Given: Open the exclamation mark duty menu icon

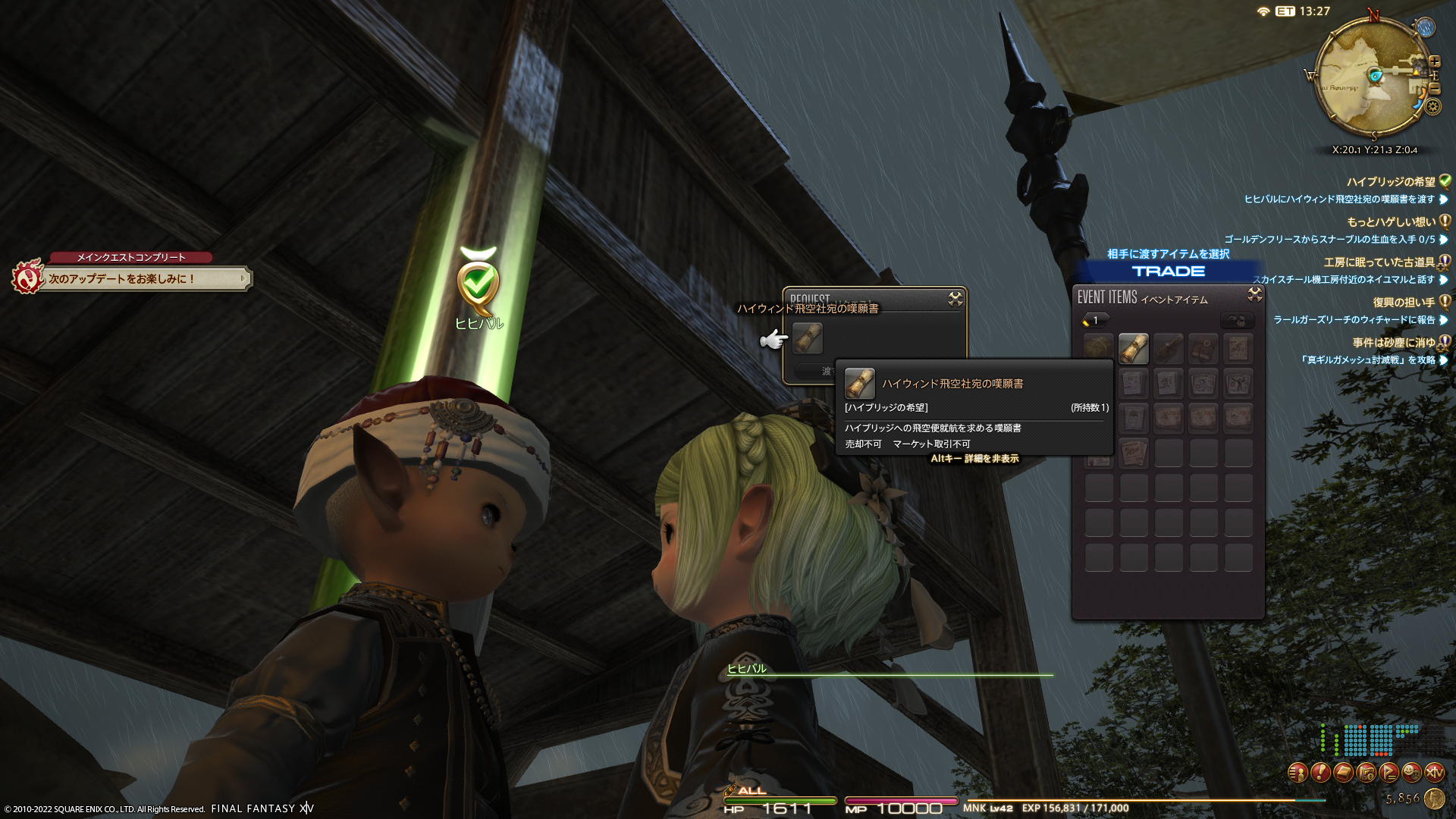Looking at the screenshot, I should pos(1320,773).
